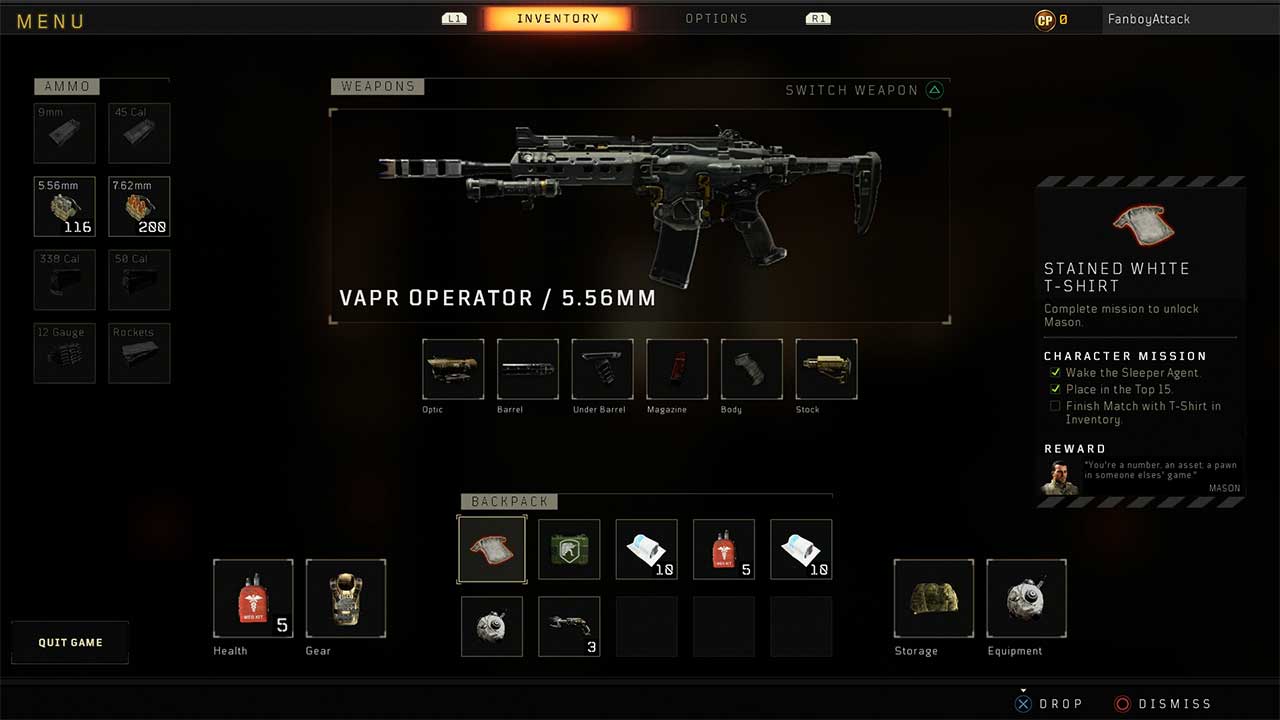
Task: Open the Stock attachment slot
Action: [x=825, y=370]
